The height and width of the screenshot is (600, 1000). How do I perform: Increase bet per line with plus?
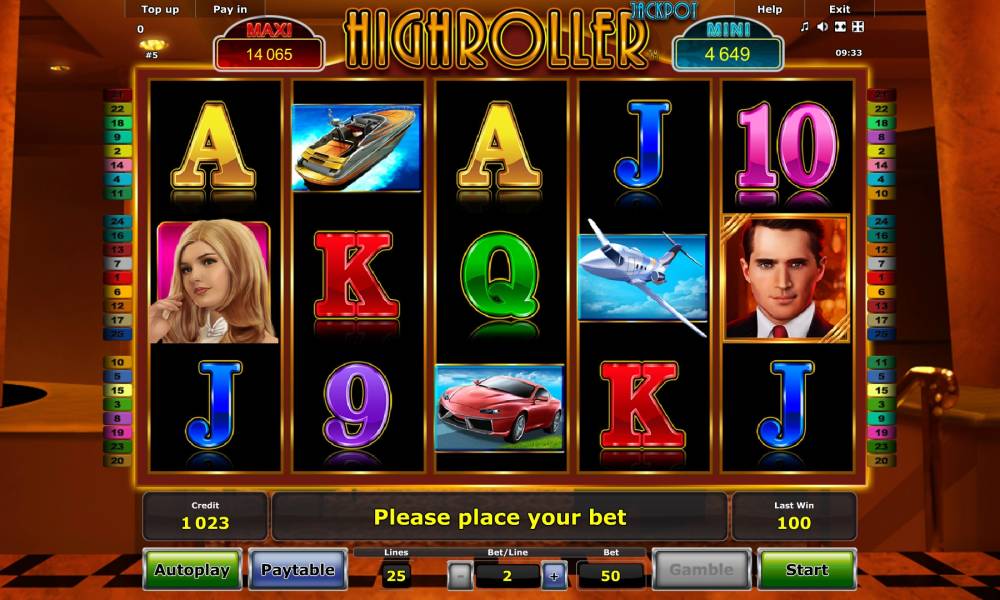pos(554,575)
